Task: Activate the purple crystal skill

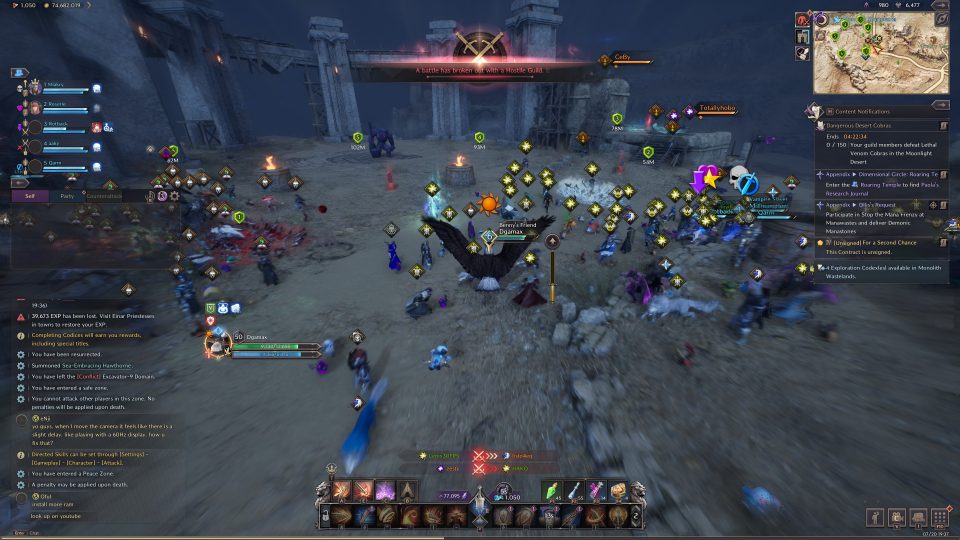Action: point(384,491)
